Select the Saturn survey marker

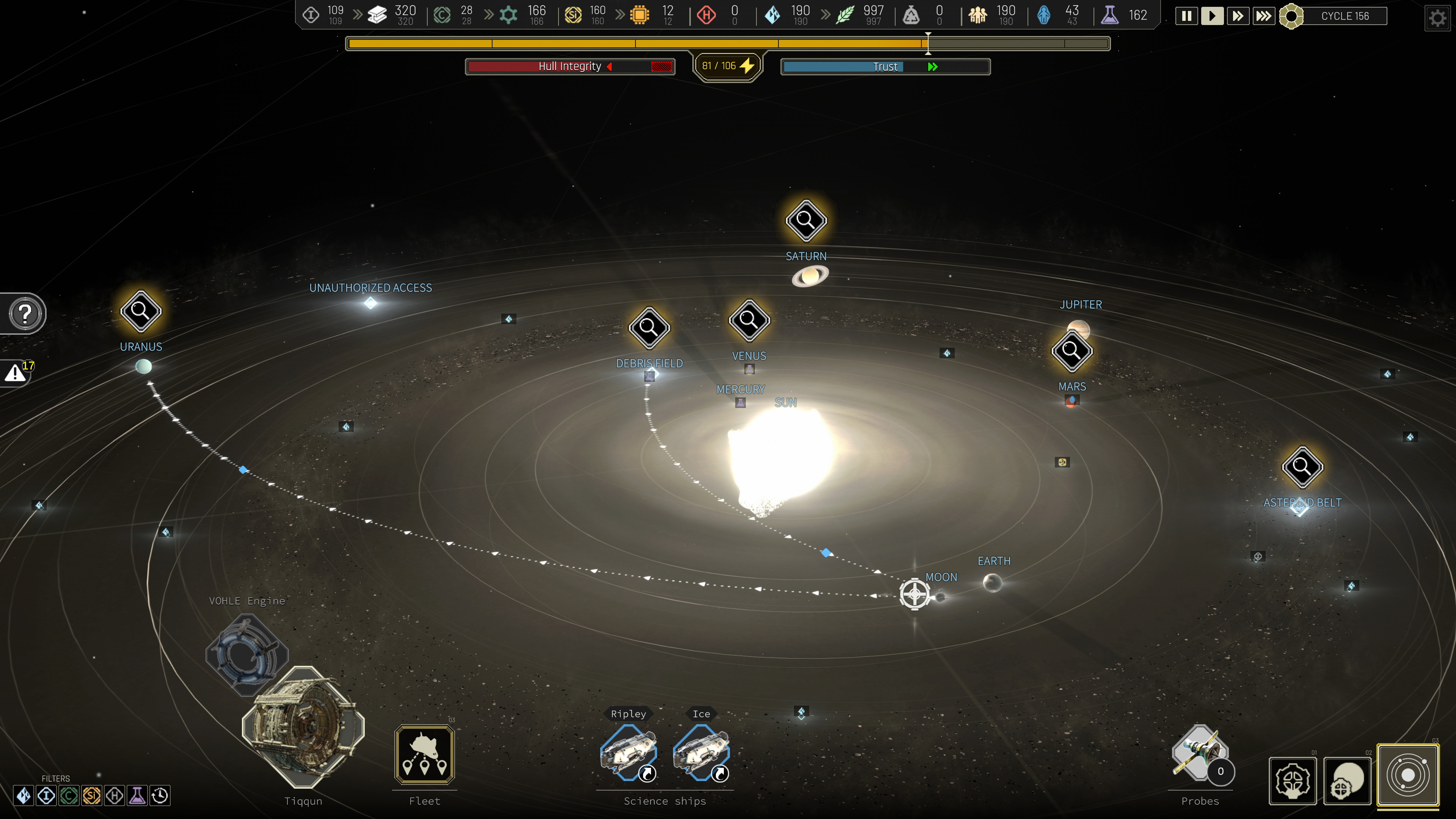pyautogui.click(x=806, y=220)
